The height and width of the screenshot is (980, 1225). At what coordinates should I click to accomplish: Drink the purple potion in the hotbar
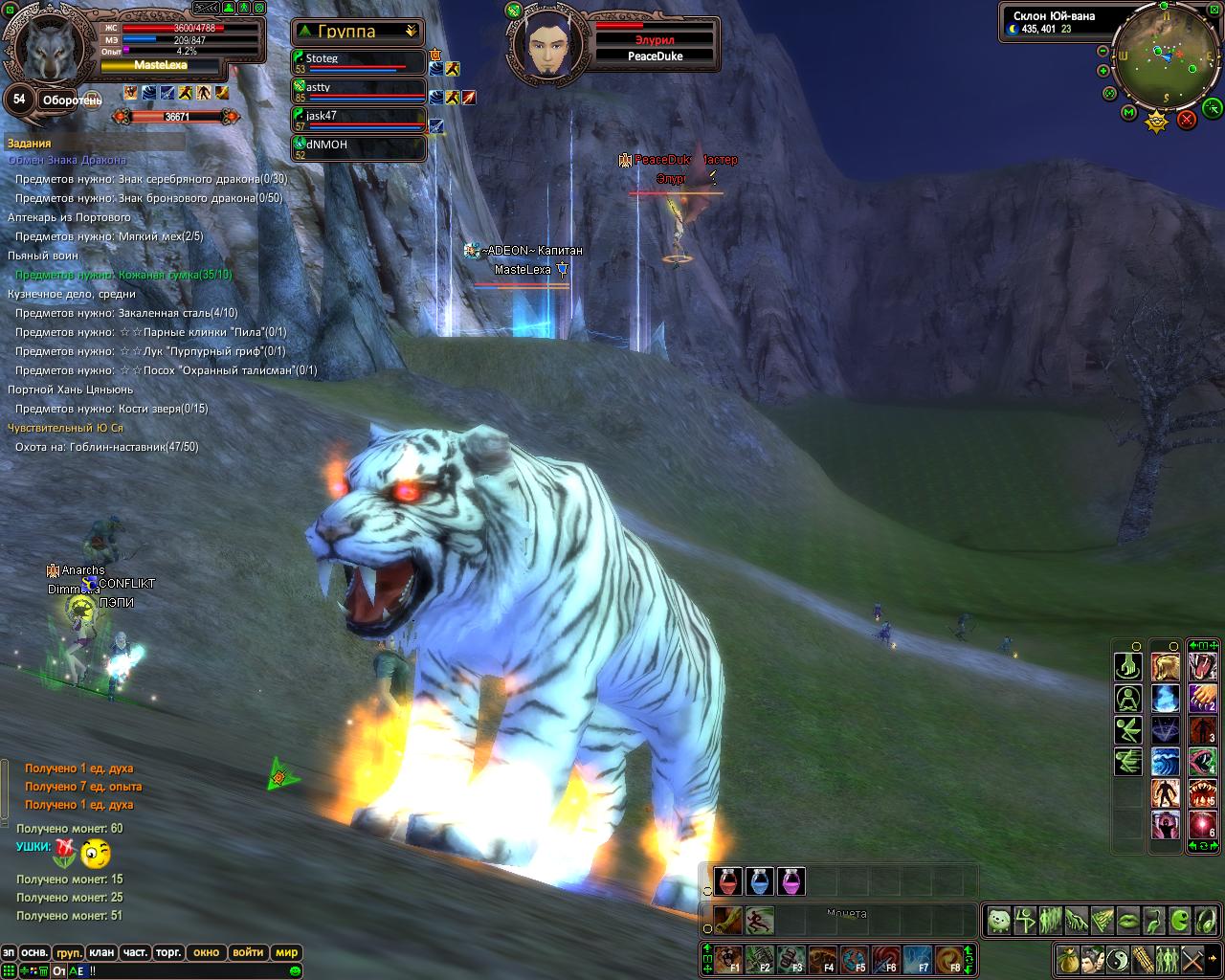(791, 881)
